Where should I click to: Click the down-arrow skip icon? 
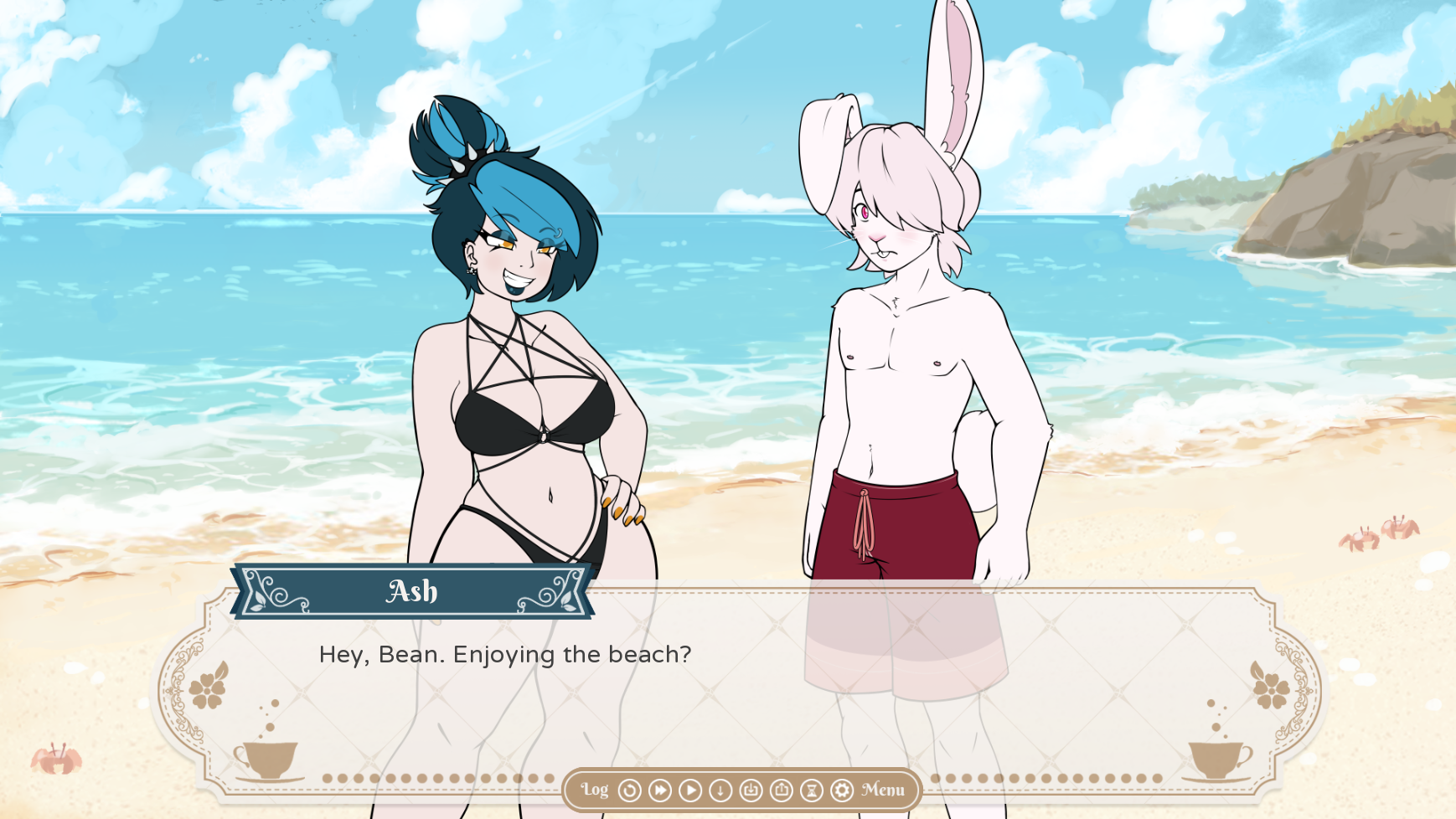pyautogui.click(x=720, y=790)
